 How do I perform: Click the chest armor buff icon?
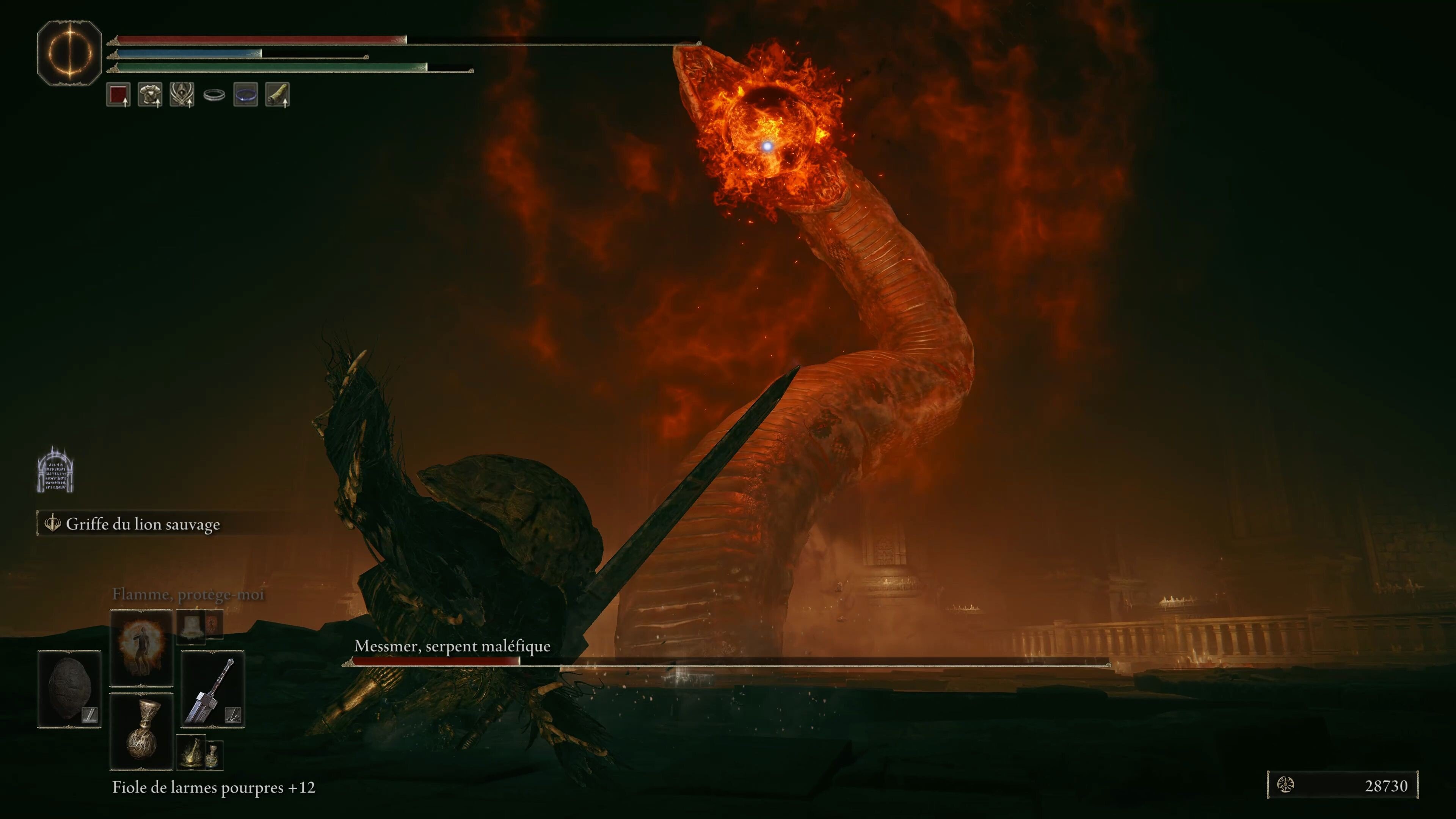click(150, 94)
